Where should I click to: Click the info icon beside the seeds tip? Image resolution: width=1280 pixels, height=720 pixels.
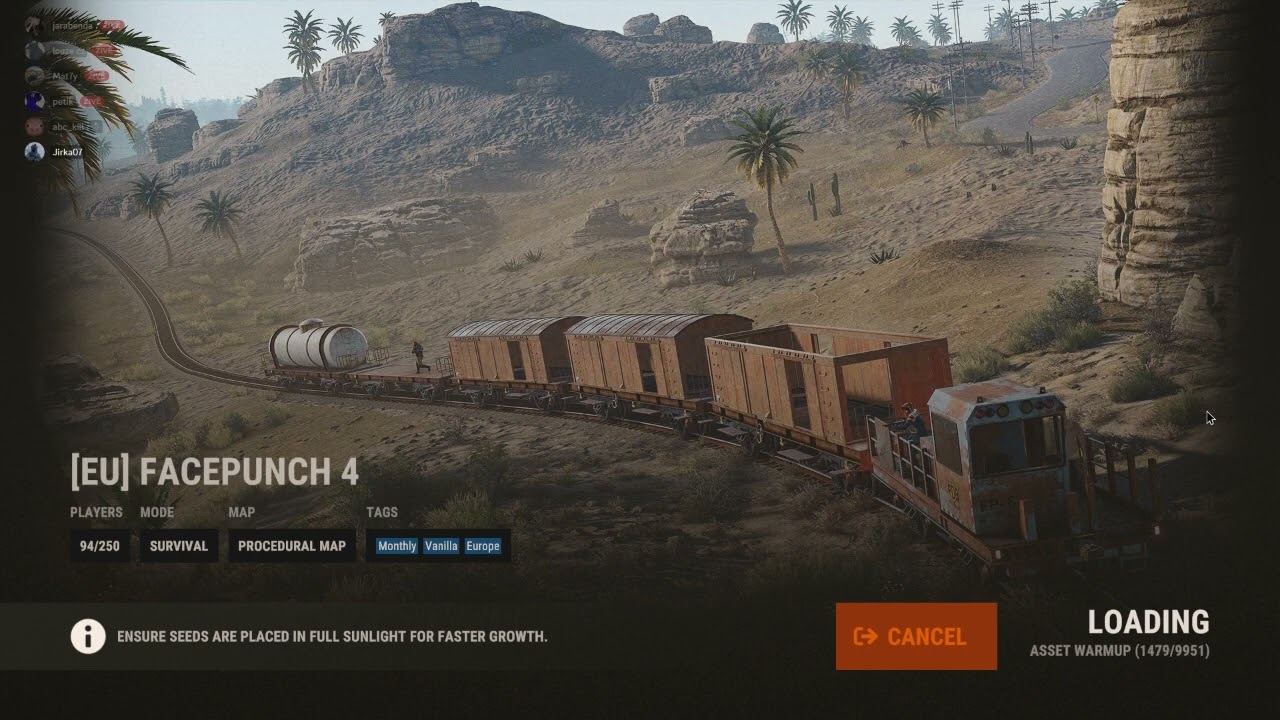pyautogui.click(x=88, y=636)
